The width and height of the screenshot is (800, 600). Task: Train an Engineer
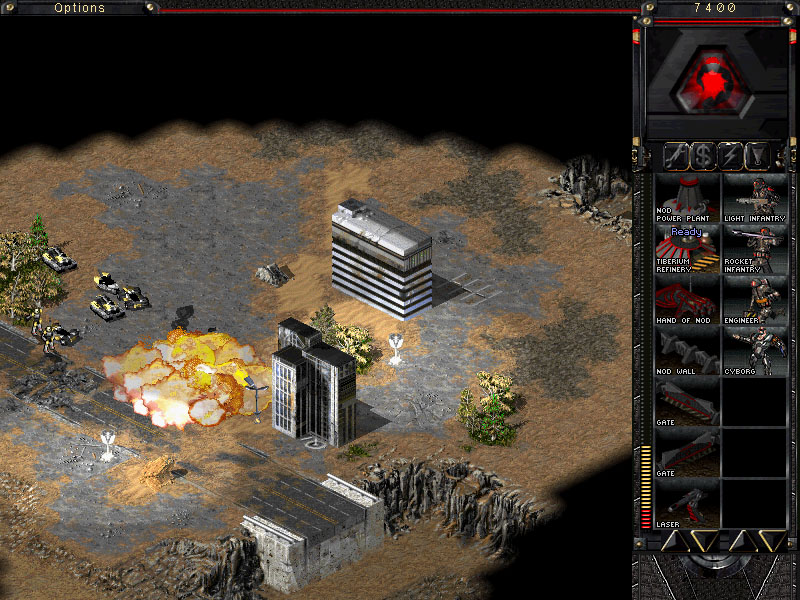coord(755,299)
